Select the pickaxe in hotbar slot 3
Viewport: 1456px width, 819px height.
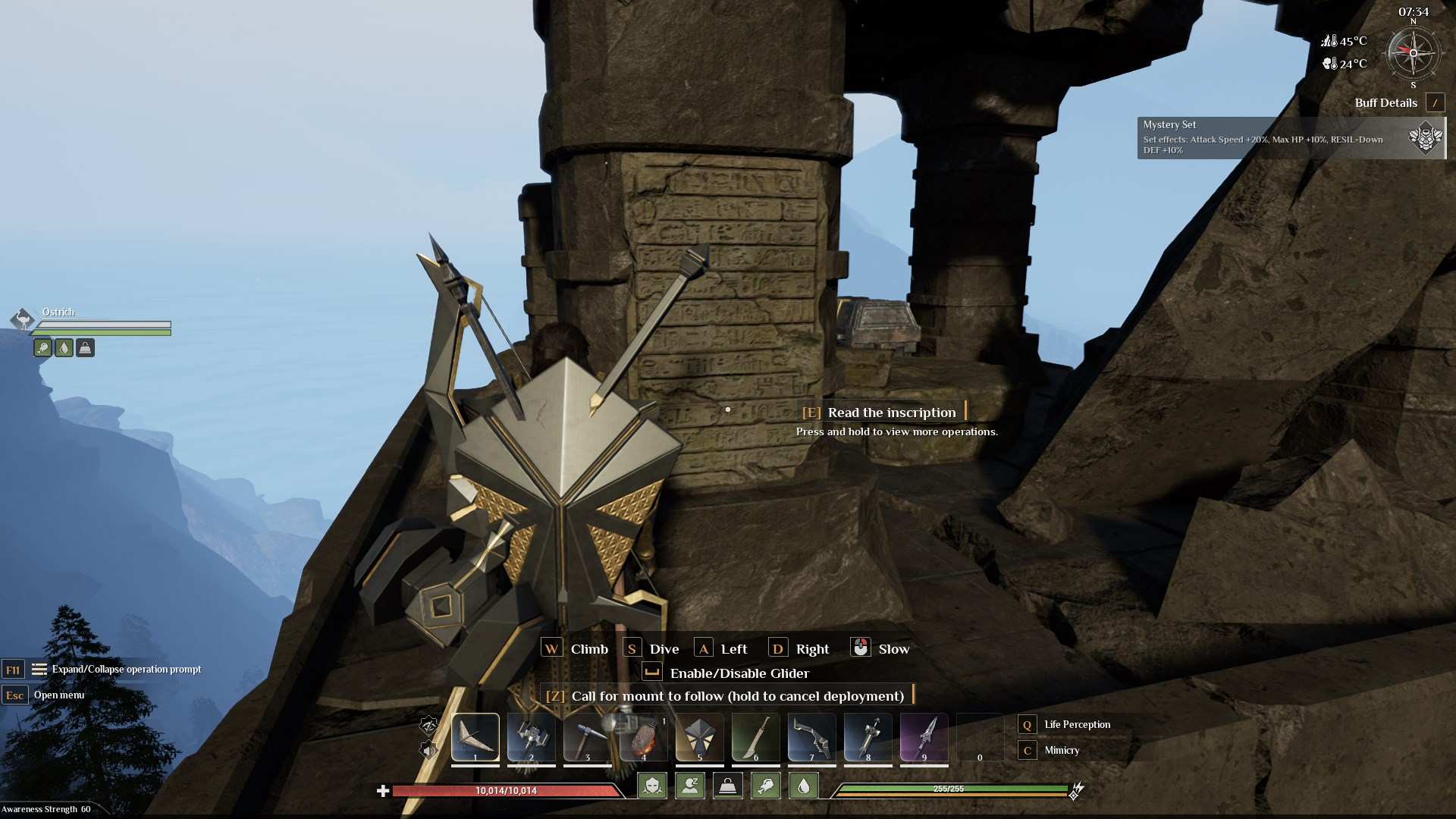coord(587,737)
